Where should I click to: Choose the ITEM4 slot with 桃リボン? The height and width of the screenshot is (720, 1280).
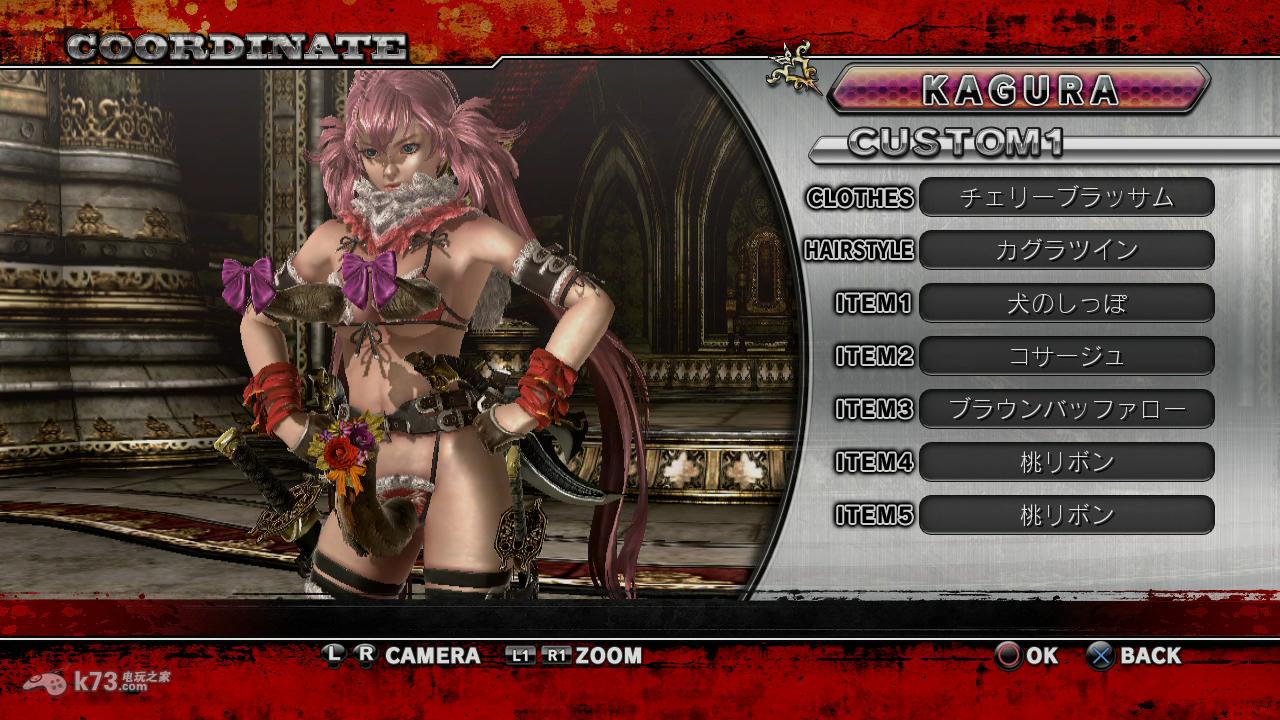point(1066,462)
